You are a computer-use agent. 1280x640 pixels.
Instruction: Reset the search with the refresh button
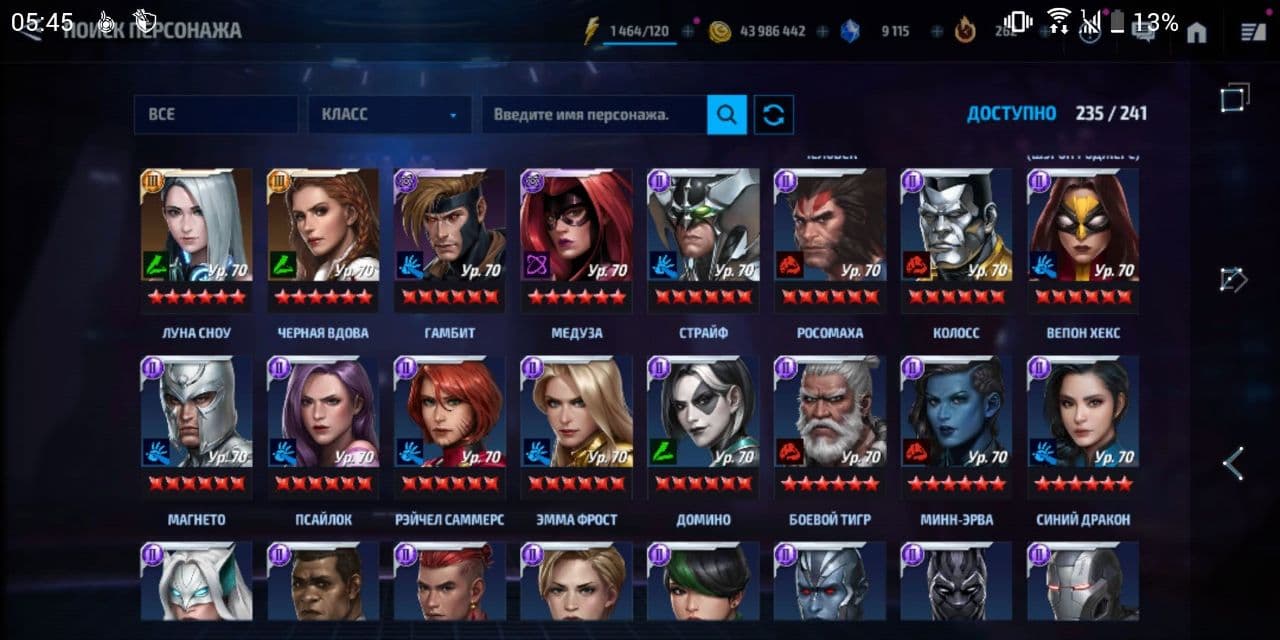click(x=774, y=115)
